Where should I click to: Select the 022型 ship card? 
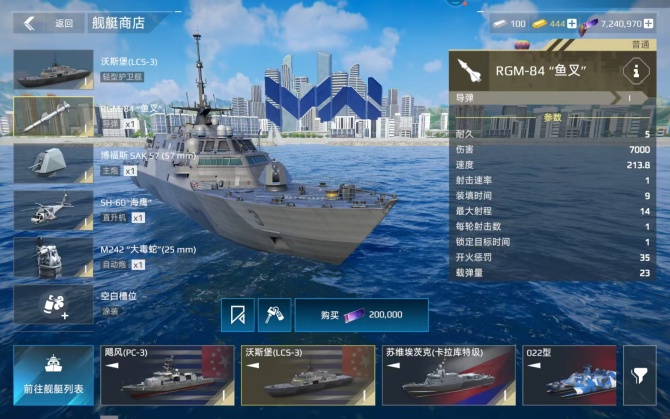[x=569, y=375]
